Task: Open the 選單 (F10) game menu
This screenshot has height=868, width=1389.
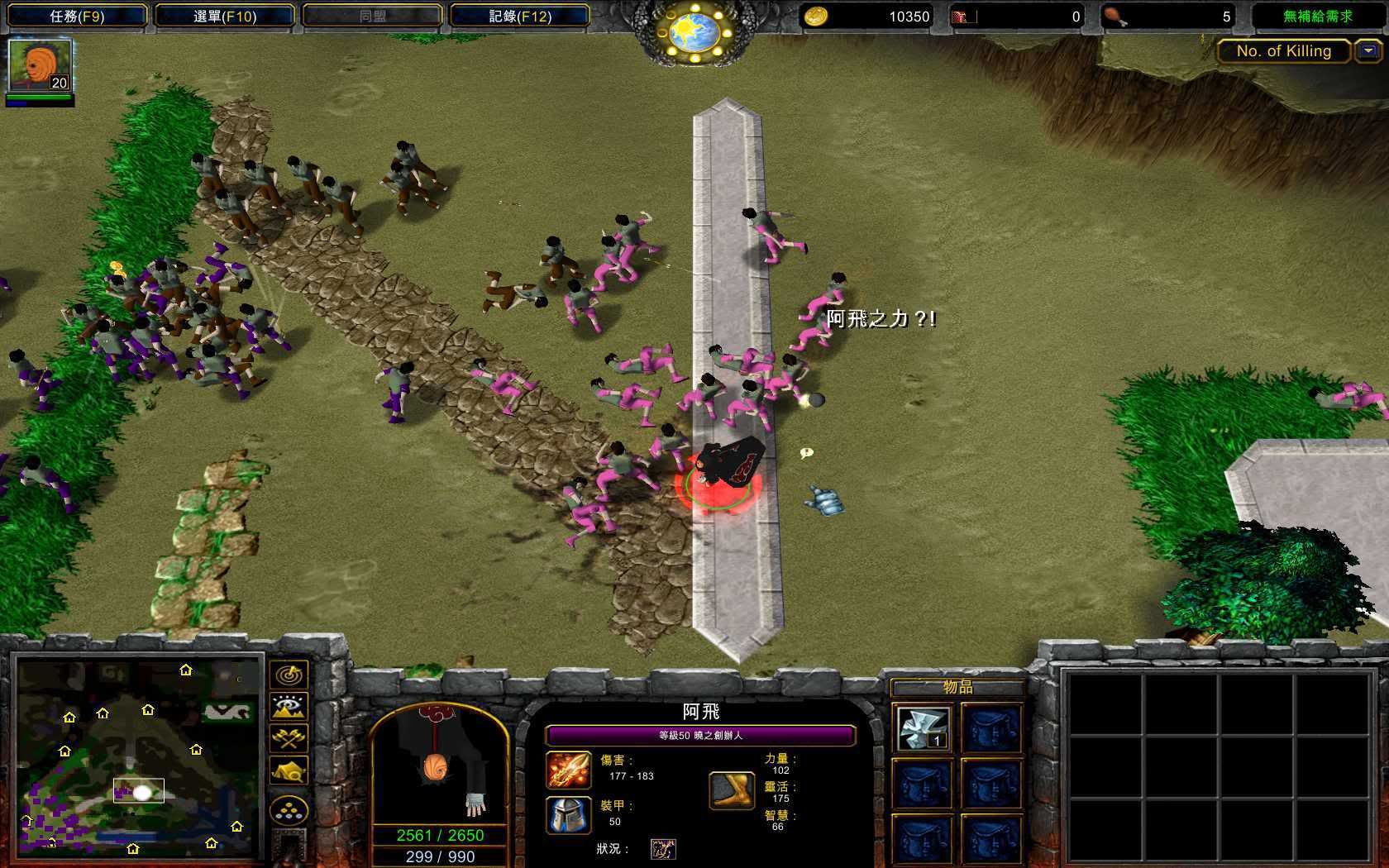Action: [225, 16]
